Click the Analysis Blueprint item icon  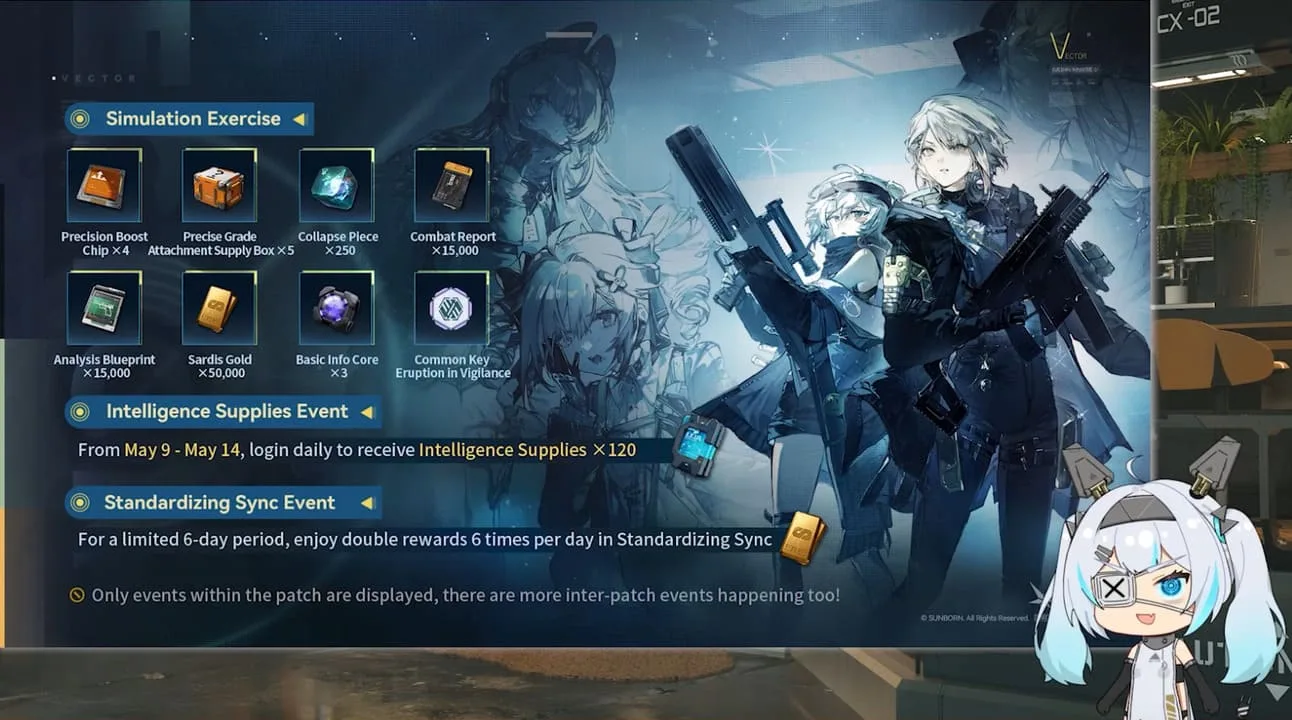[x=104, y=307]
